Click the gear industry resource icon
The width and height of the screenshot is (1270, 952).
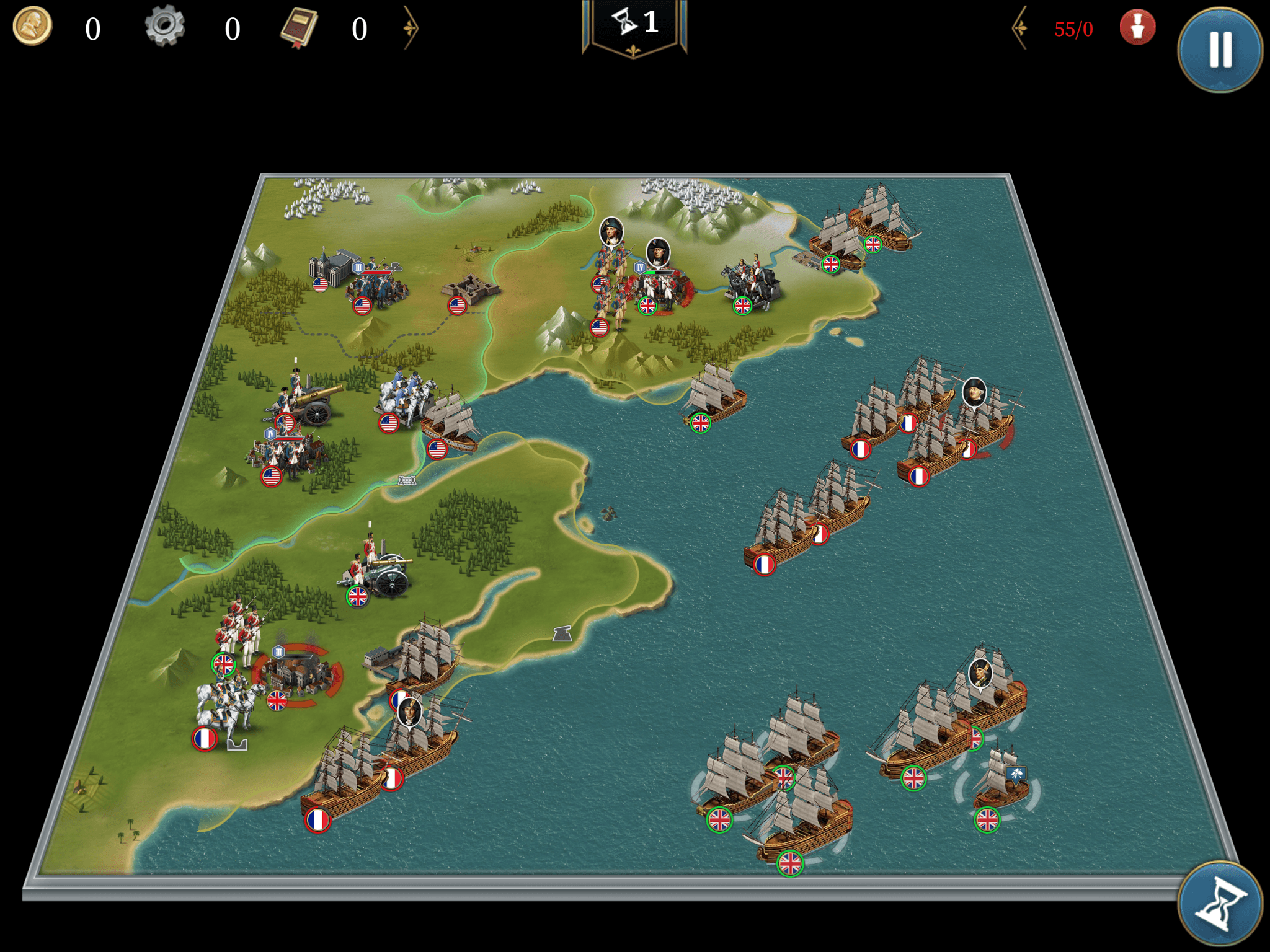164,26
